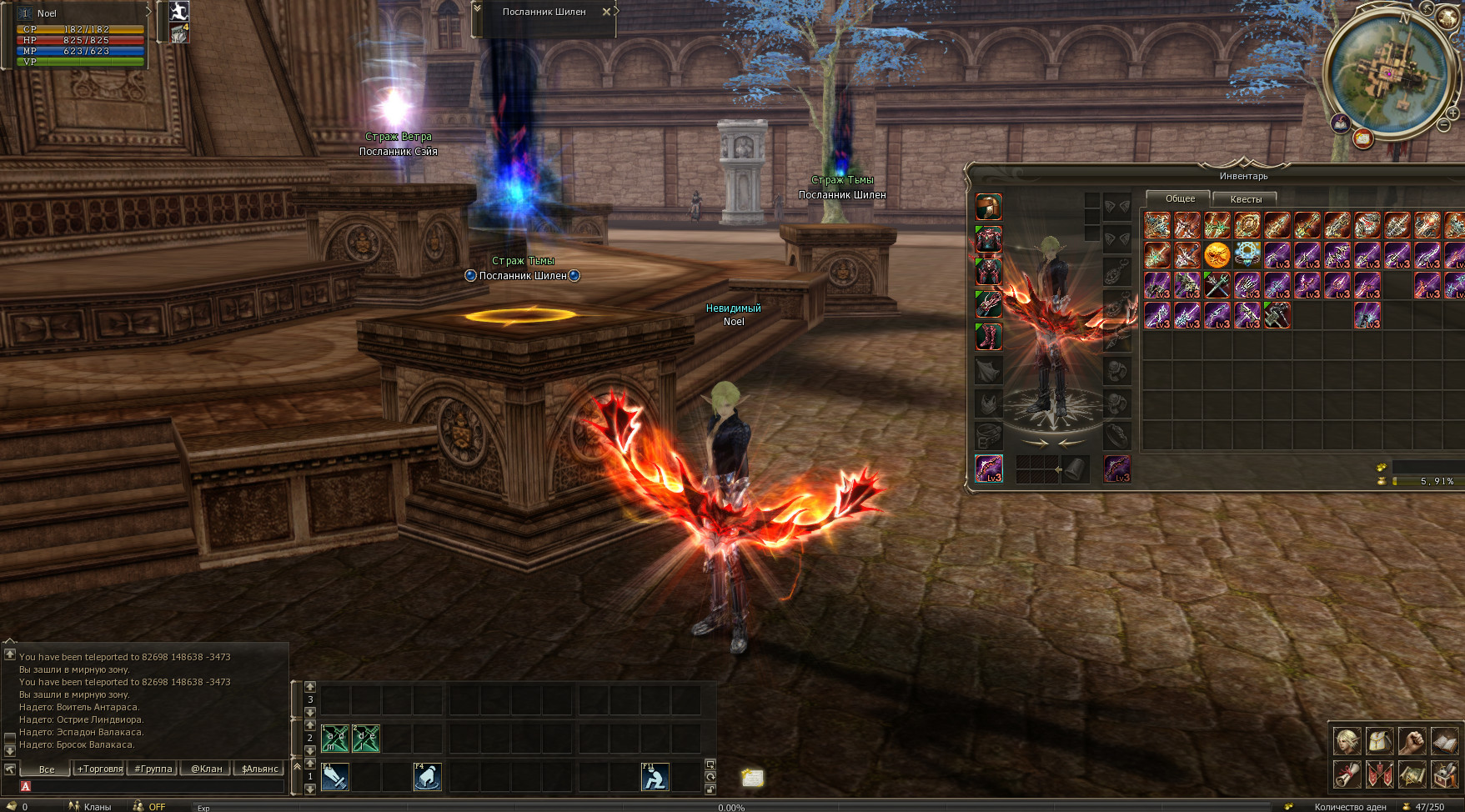Select the $Альянс chat tab
1465x812 pixels.
pos(260,769)
